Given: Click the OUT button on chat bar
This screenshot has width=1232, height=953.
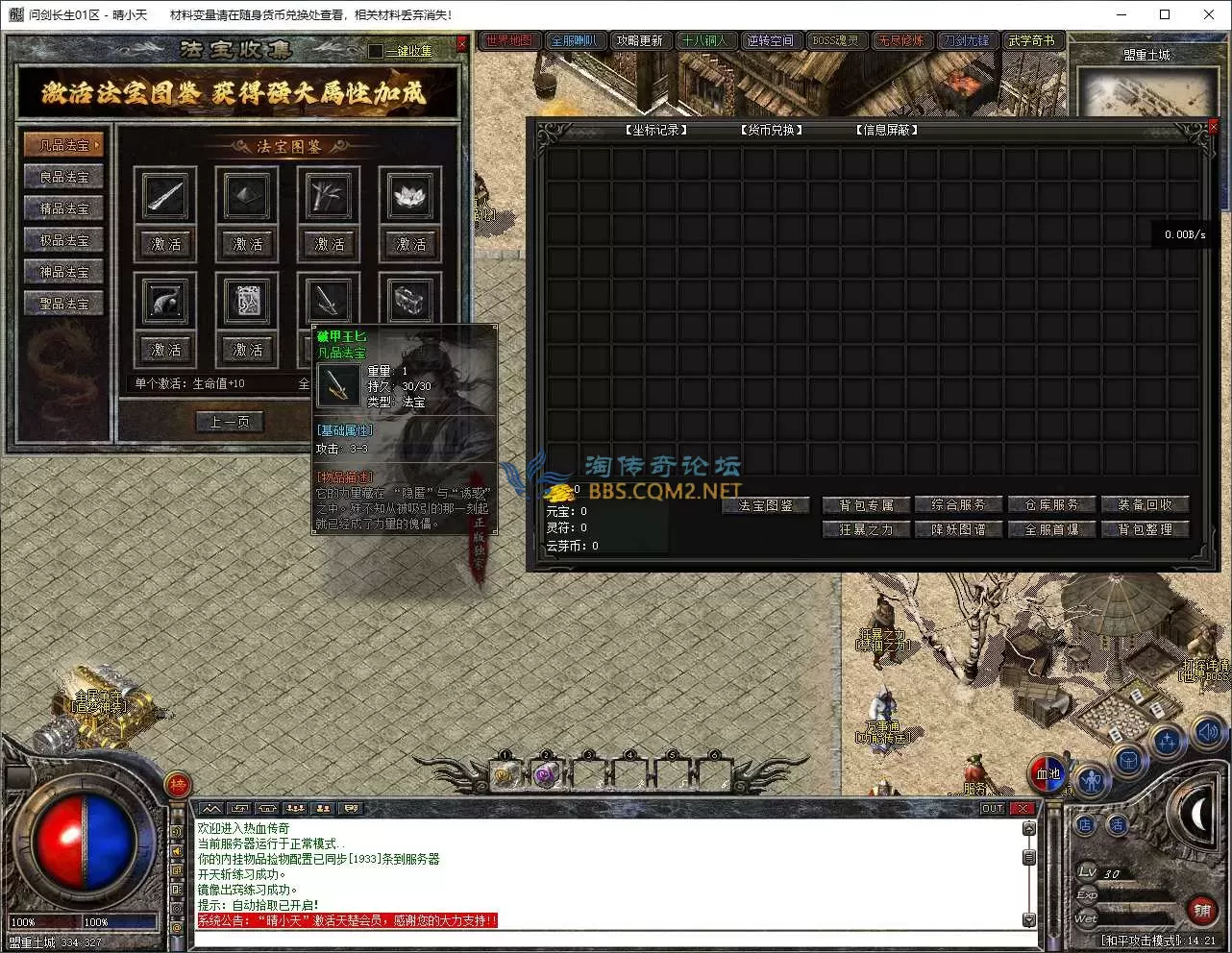Looking at the screenshot, I should tap(993, 809).
